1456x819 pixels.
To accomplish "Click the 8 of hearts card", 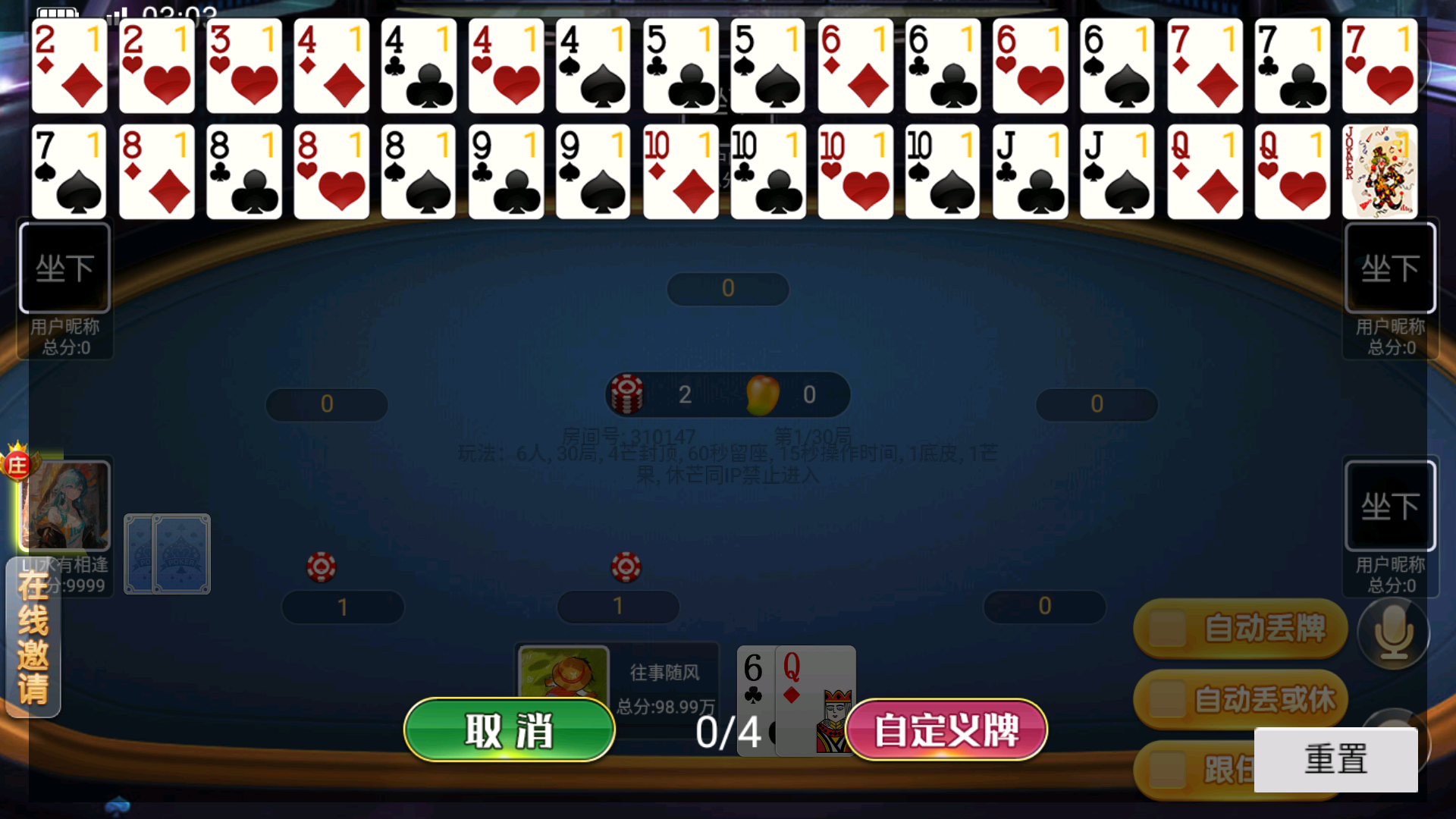I will 331,172.
